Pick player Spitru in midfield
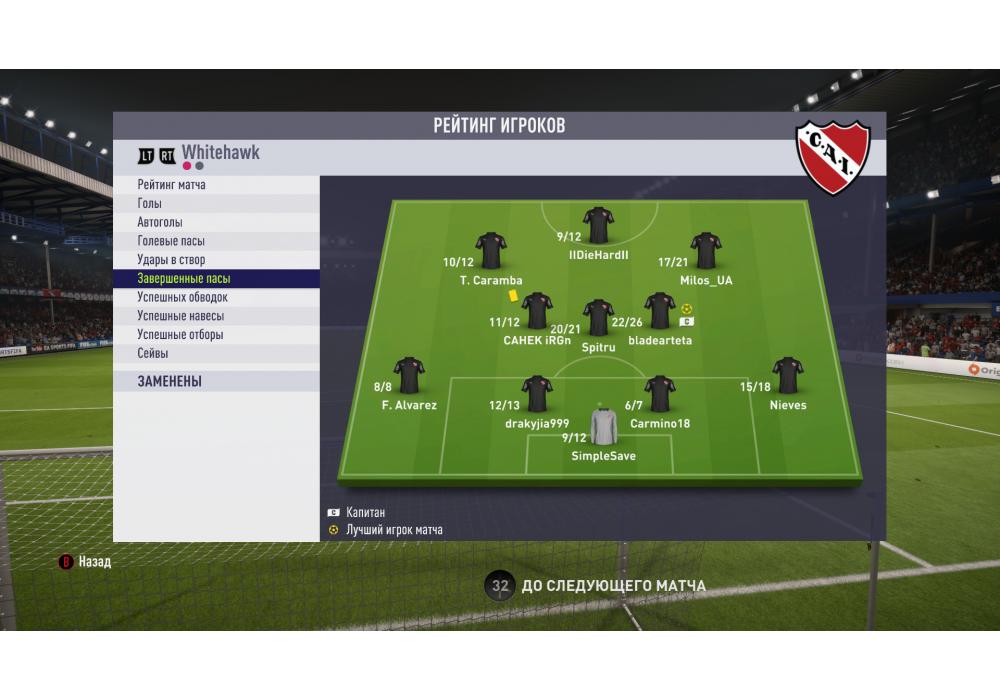Screen dimensions: 1000x700 (x=598, y=317)
